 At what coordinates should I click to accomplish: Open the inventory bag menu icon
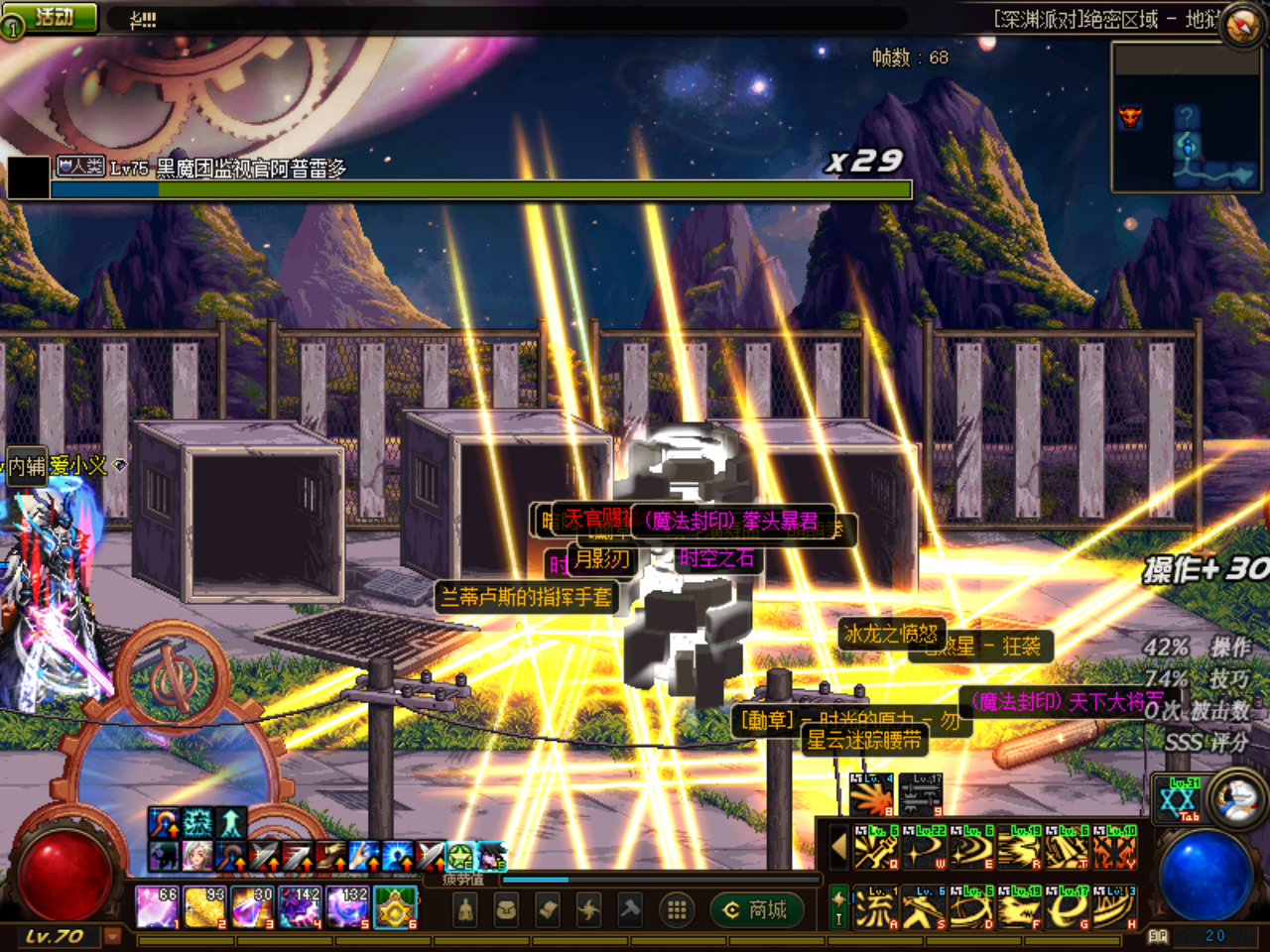506,909
